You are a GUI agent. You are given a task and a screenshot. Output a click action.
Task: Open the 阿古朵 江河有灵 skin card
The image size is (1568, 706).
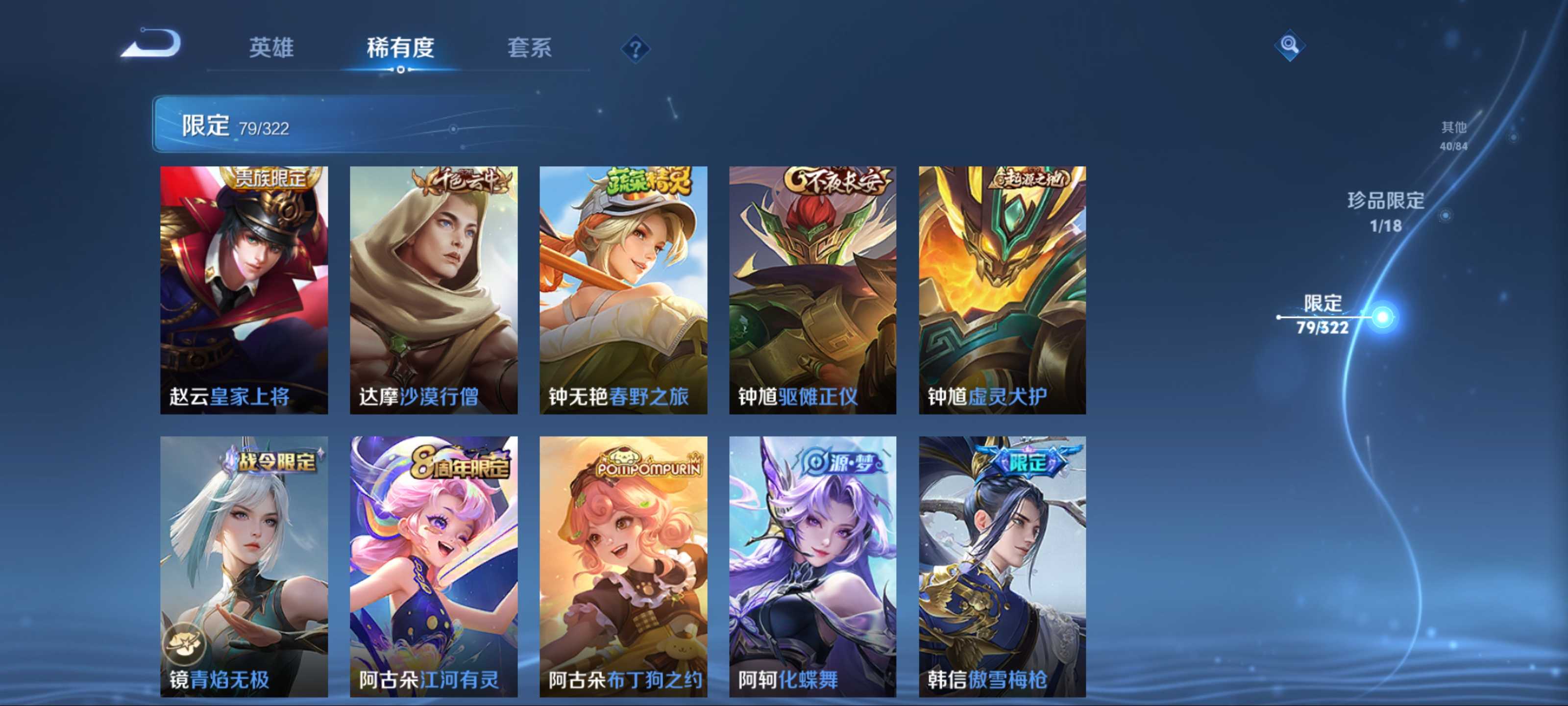point(433,566)
